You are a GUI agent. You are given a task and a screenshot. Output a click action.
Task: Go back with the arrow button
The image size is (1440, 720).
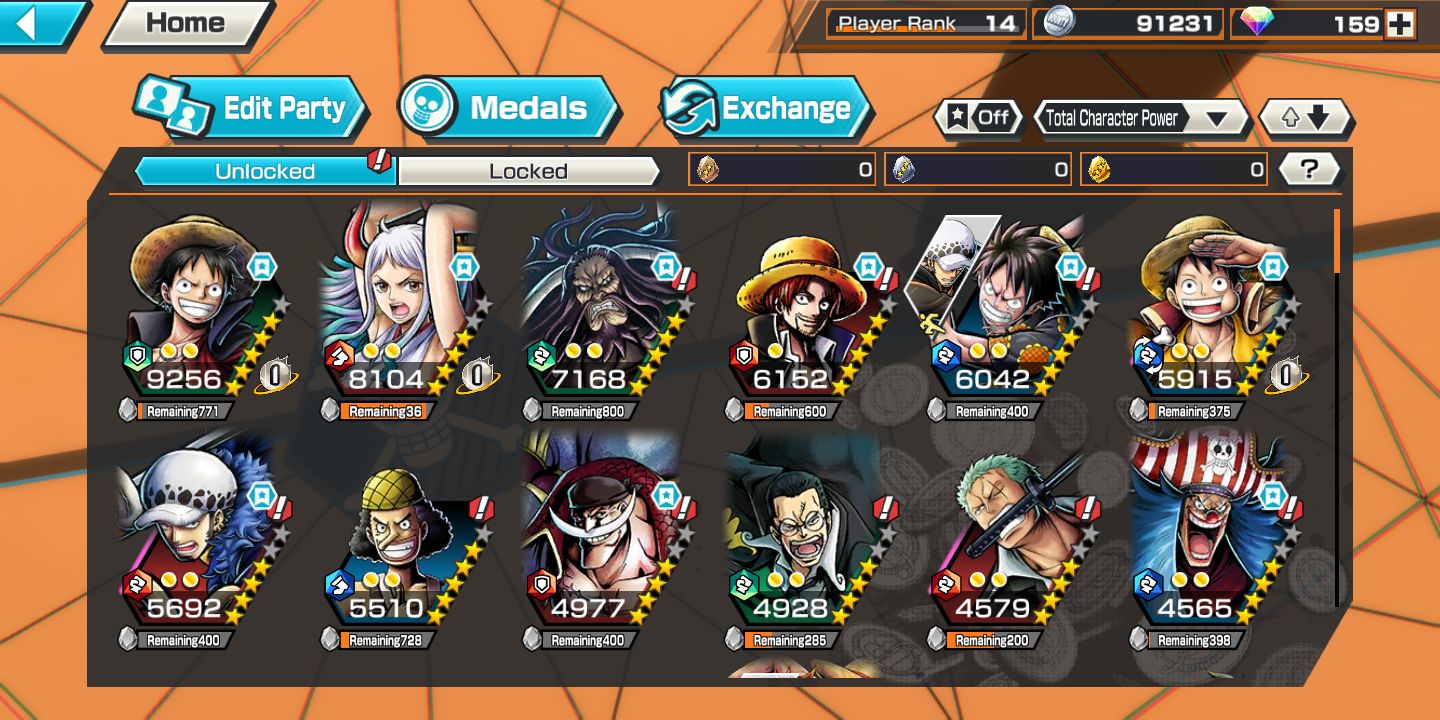pos(38,23)
